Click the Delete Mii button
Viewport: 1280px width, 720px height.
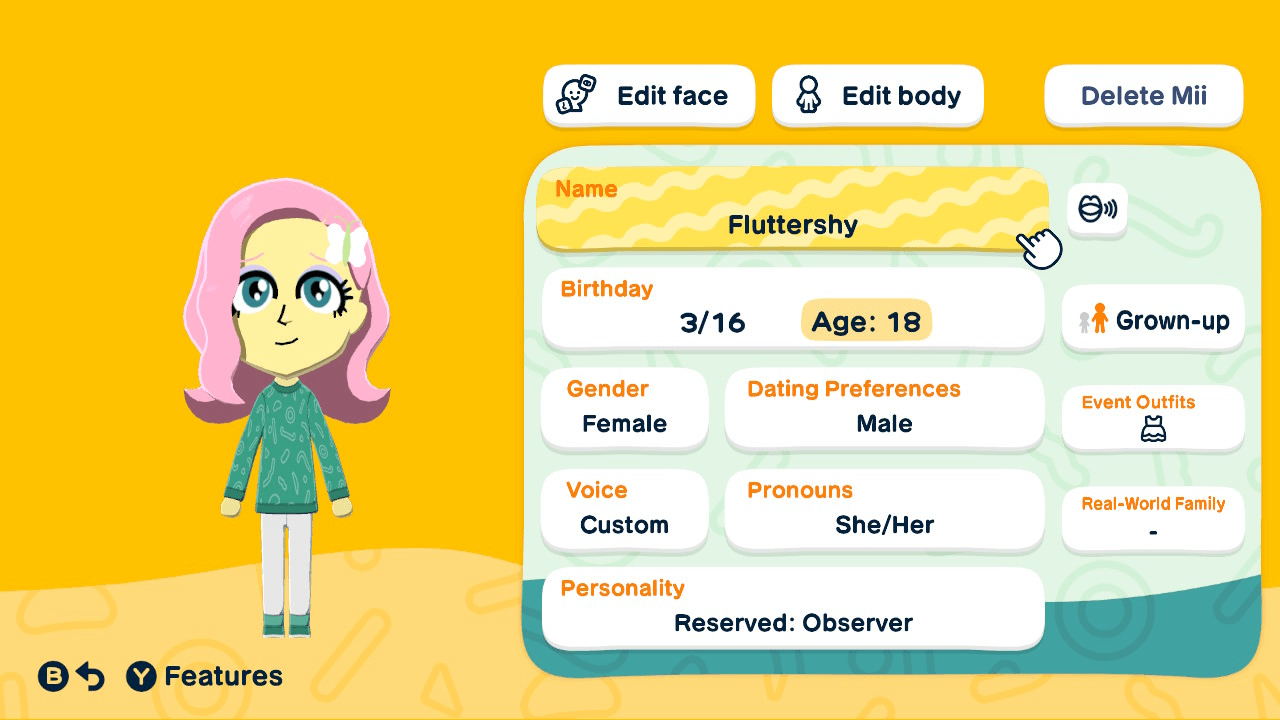(x=1143, y=95)
